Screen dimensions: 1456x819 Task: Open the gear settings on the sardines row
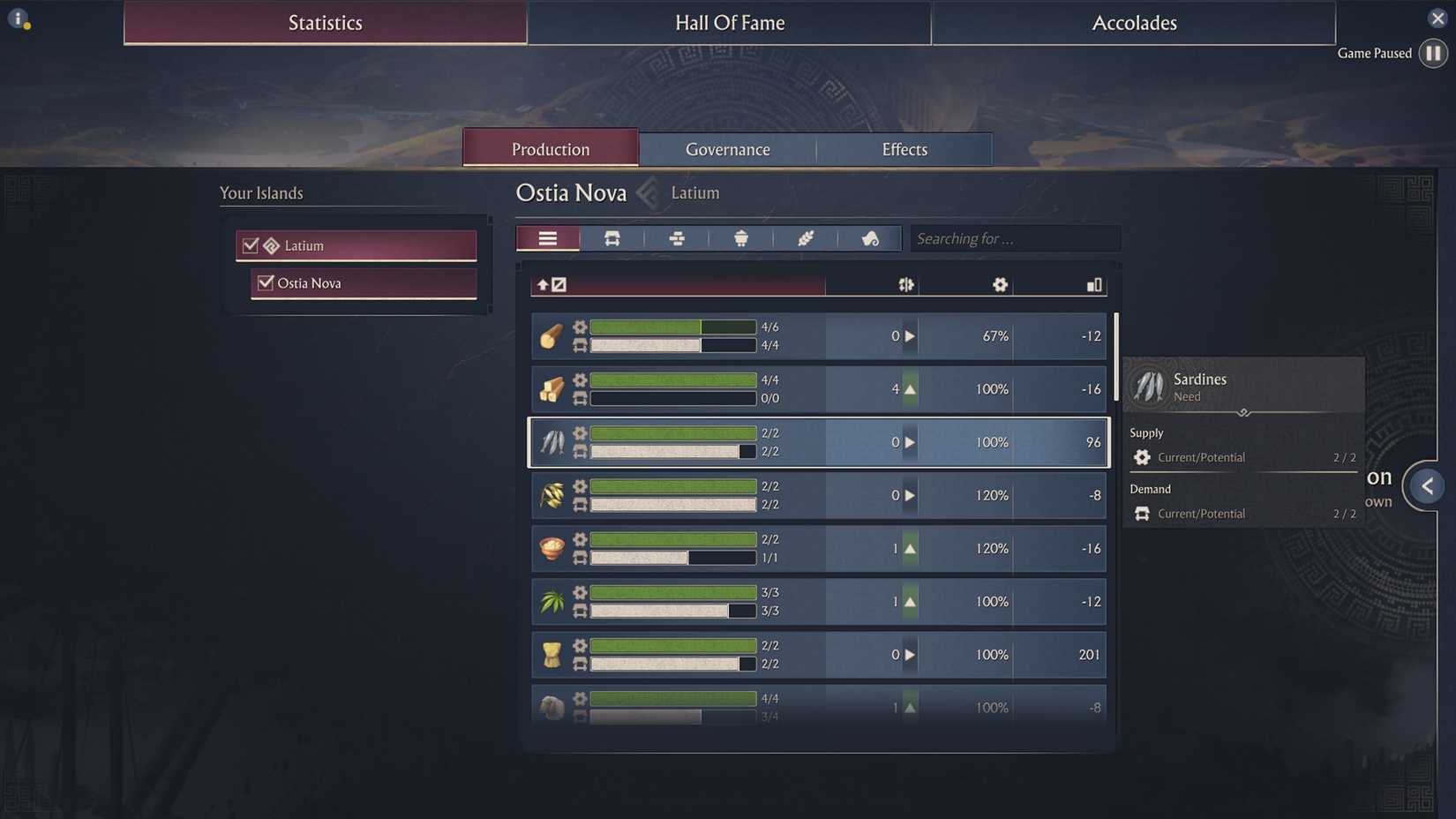[x=580, y=432]
